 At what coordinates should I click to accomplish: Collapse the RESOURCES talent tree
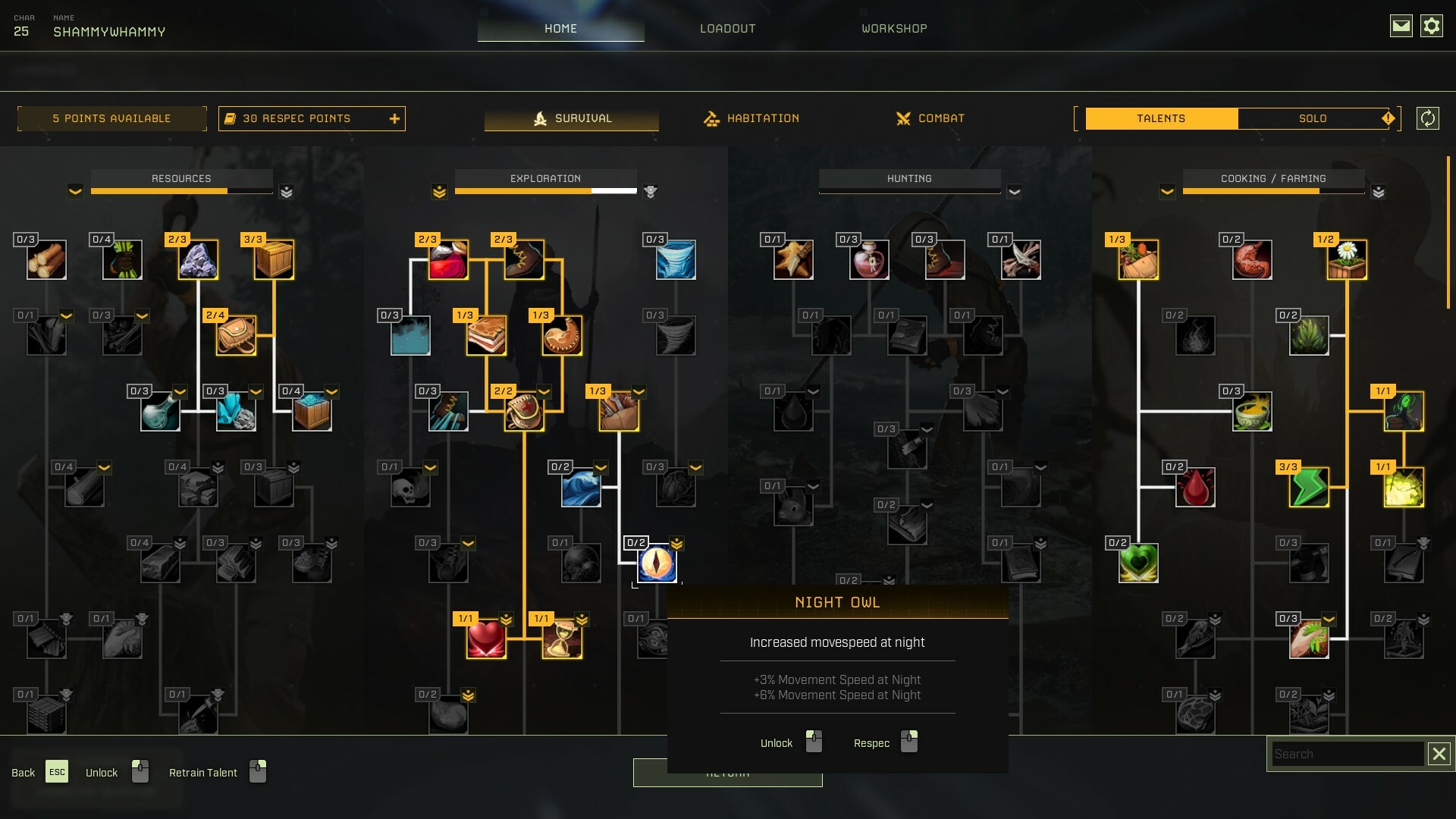click(x=75, y=191)
